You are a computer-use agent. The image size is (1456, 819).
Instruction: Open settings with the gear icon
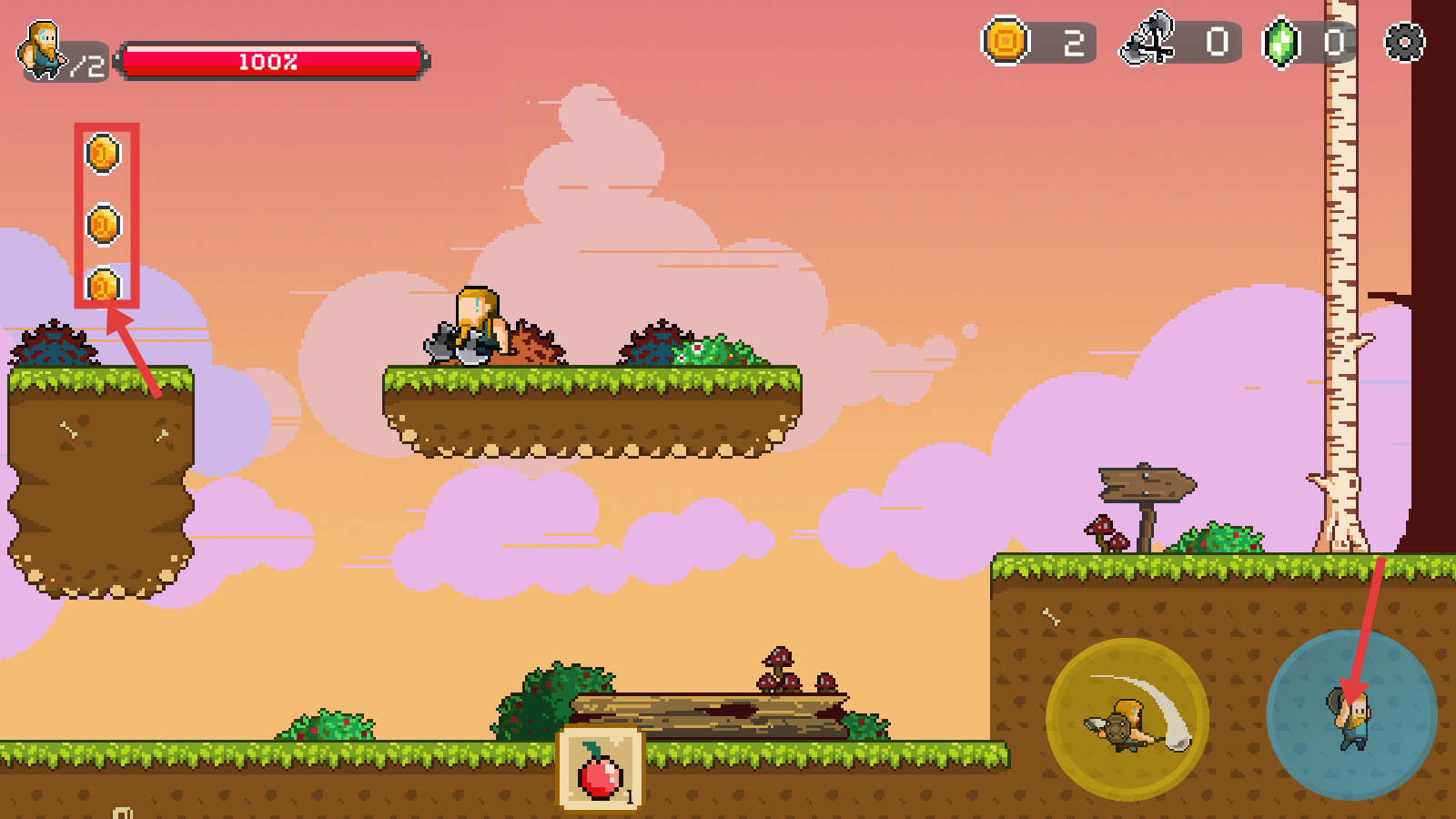1404,43
